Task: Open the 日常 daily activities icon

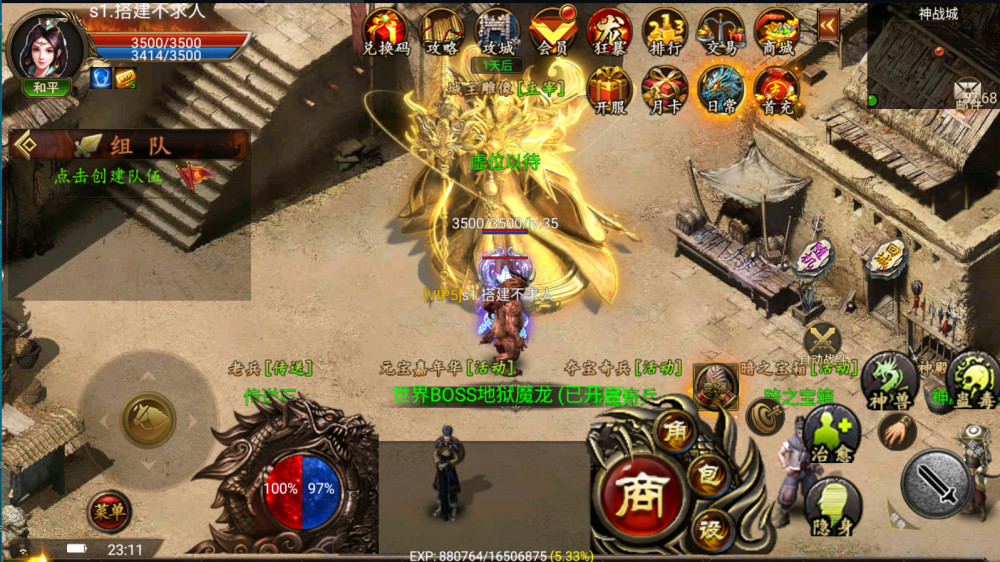Action: [x=720, y=89]
